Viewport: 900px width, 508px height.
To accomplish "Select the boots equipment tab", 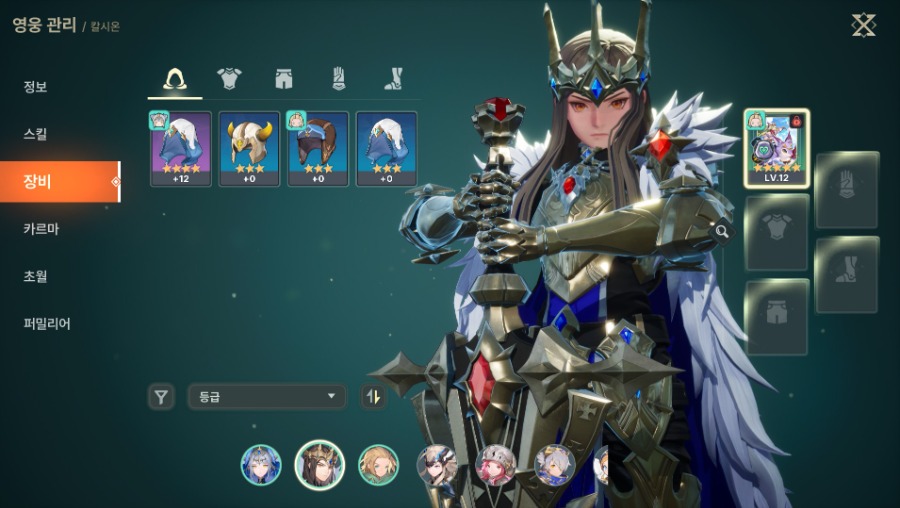I will (394, 79).
